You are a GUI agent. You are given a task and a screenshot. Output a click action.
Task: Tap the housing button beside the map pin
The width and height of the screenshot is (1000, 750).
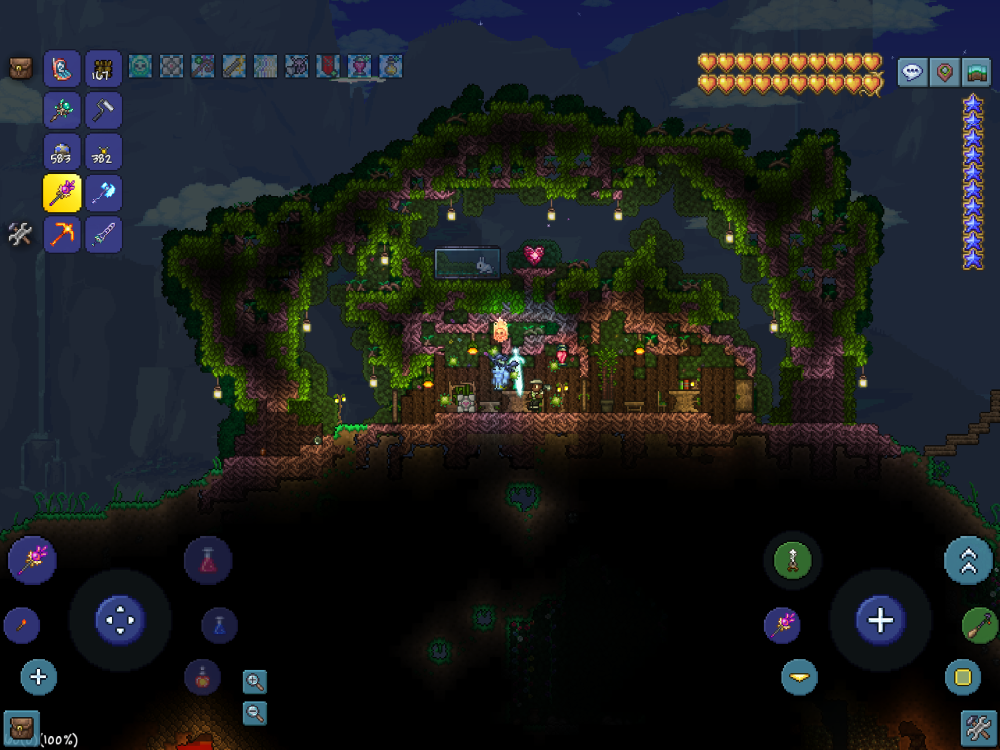point(976,72)
